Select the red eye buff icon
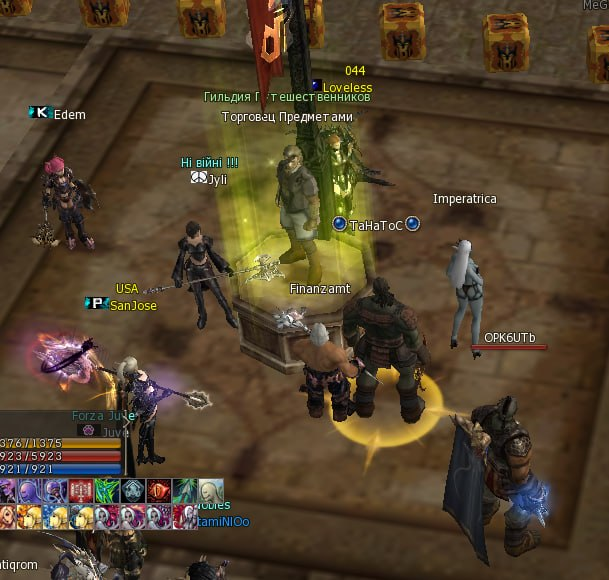This screenshot has height=580, width=609. coord(158,491)
